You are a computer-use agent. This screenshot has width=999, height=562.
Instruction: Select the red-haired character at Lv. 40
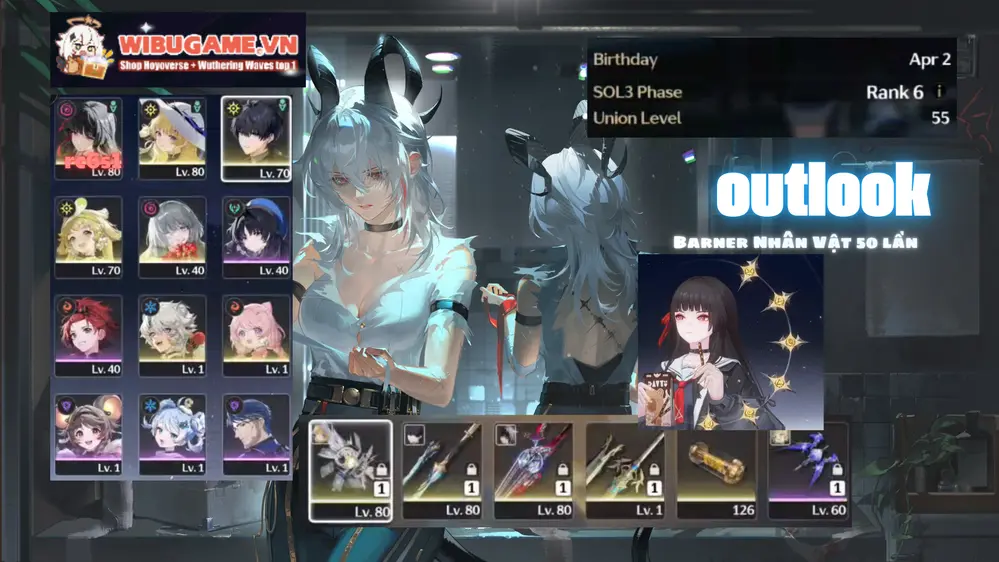pyautogui.click(x=88, y=335)
